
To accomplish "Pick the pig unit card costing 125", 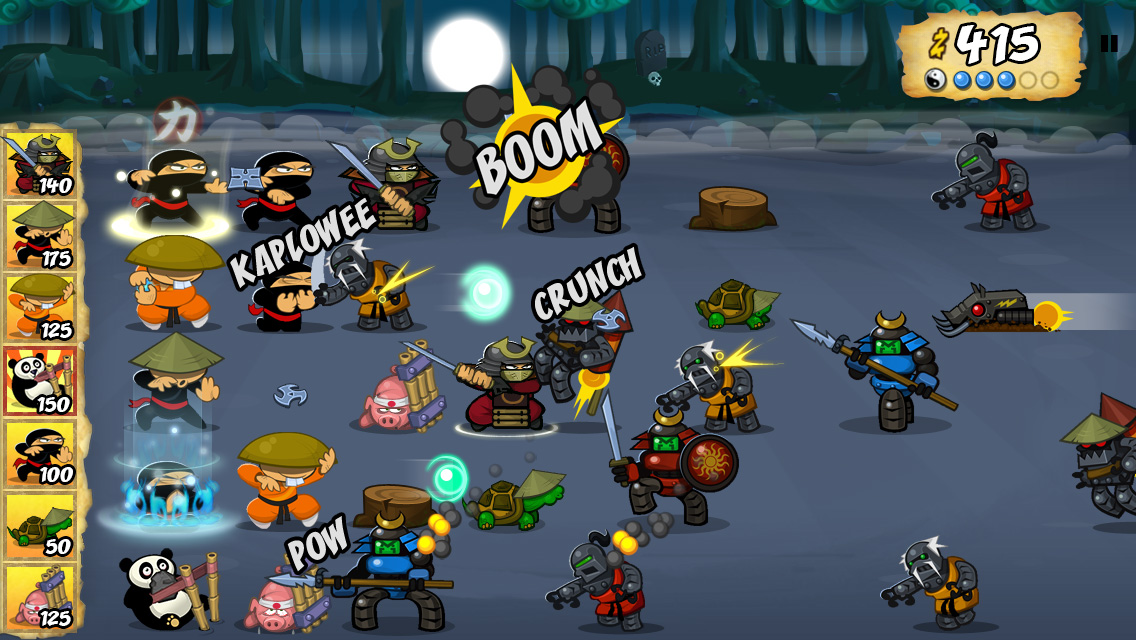I will [x=40, y=598].
